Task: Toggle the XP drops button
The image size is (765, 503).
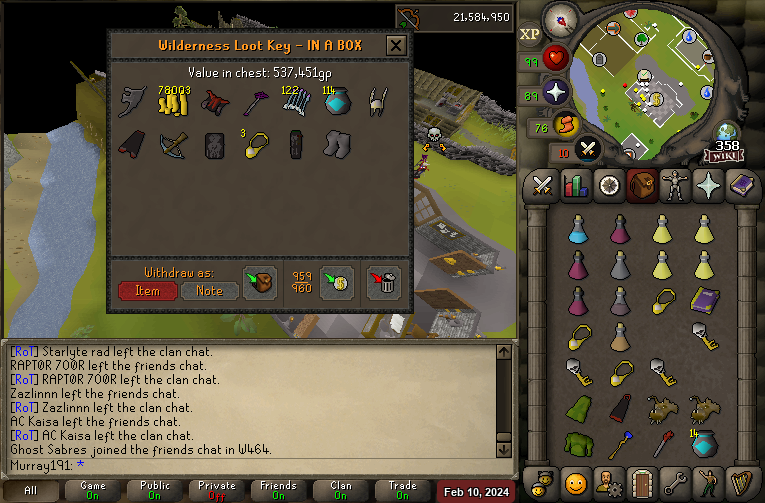Action: [529, 33]
